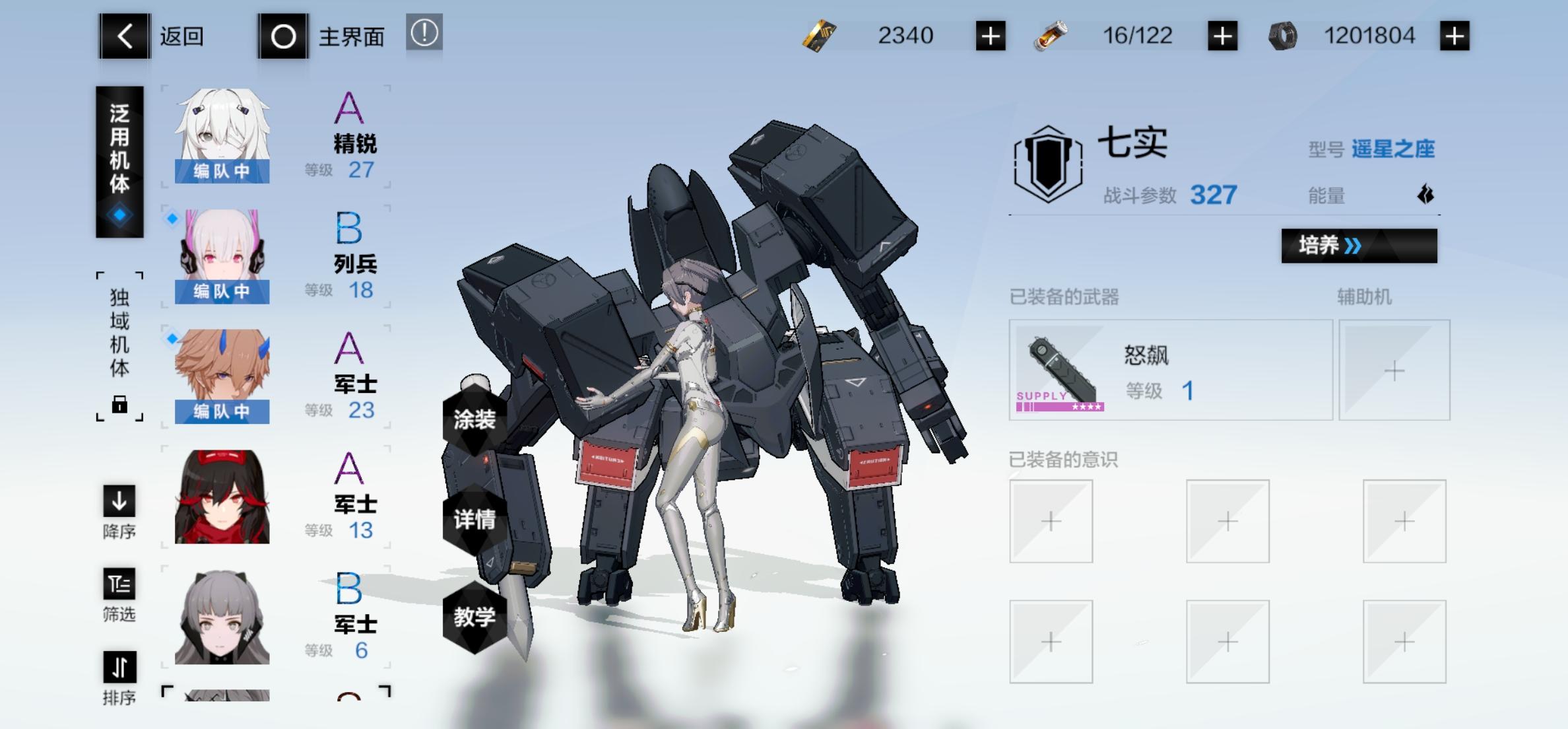1568x729 pixels.
Task: Add an auxiliary machine in the 辅助机 slot
Action: coord(1394,370)
